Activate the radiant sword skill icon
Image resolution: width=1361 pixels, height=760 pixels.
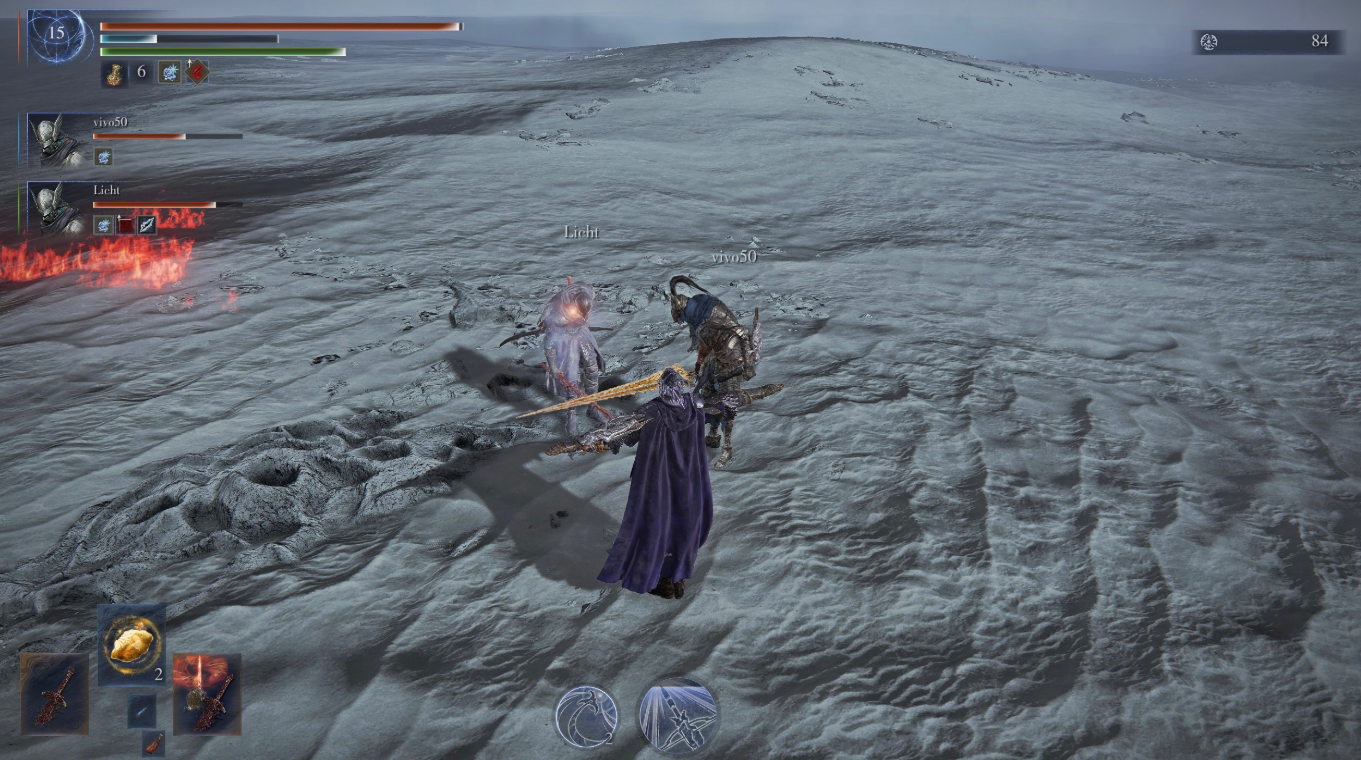pyautogui.click(x=678, y=716)
